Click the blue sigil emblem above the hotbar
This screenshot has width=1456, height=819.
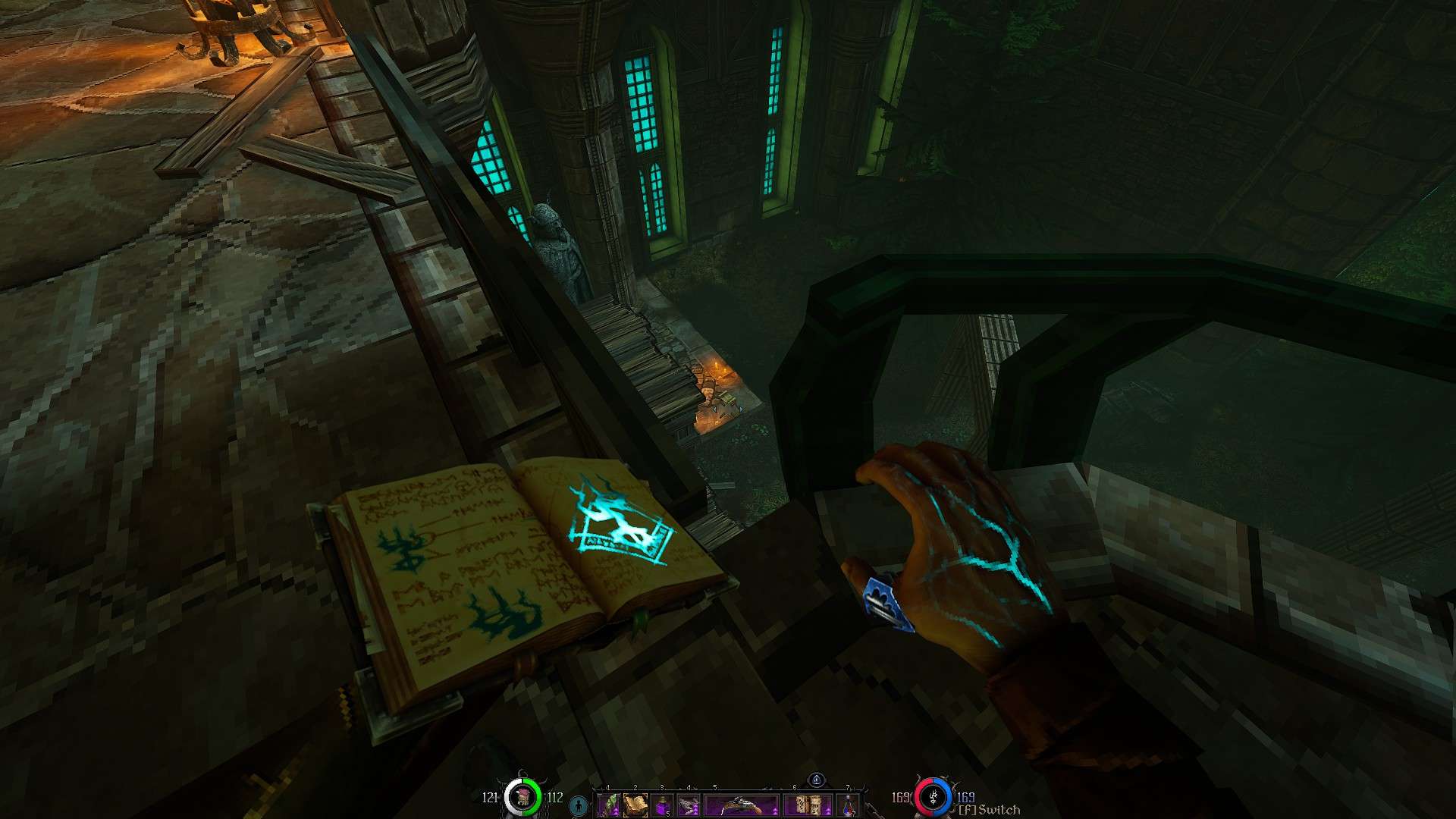coord(817,778)
